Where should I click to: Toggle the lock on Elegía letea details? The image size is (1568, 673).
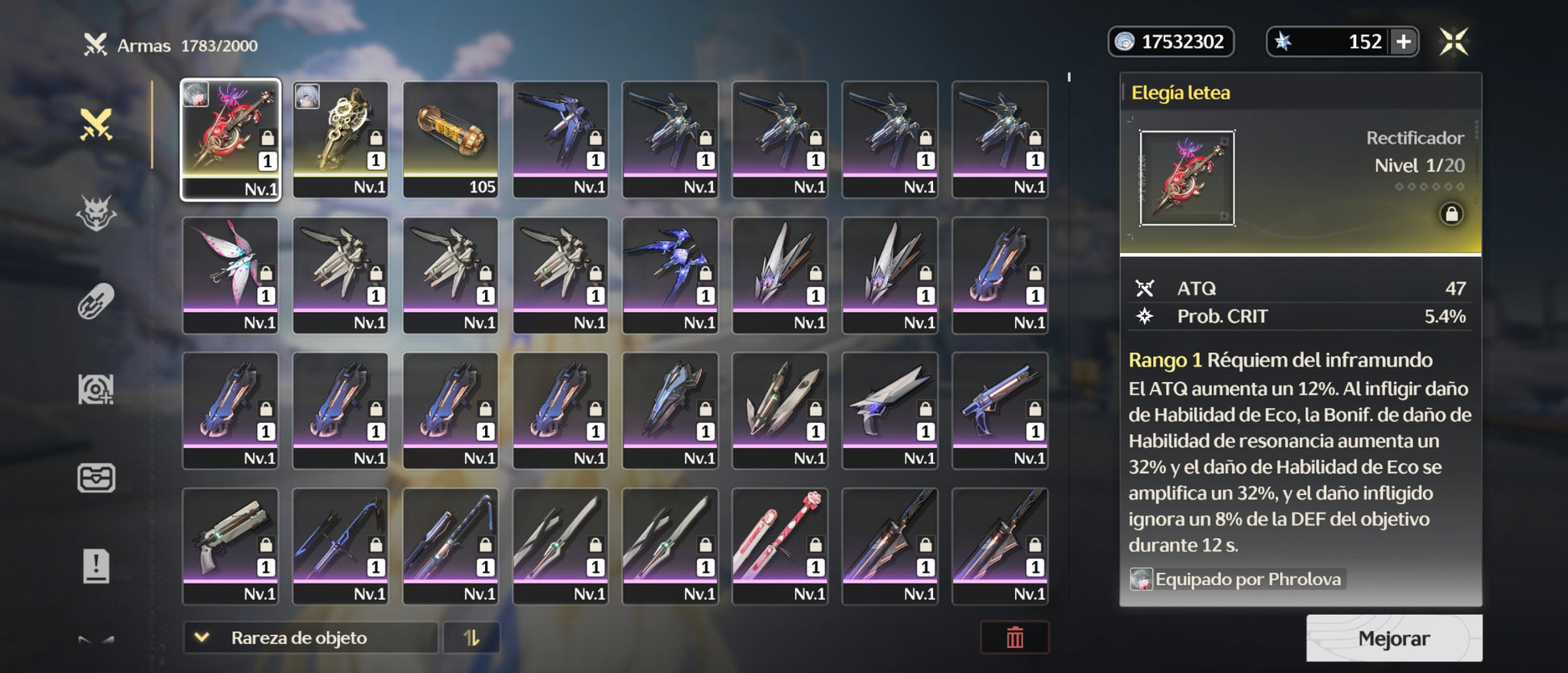tap(1451, 214)
